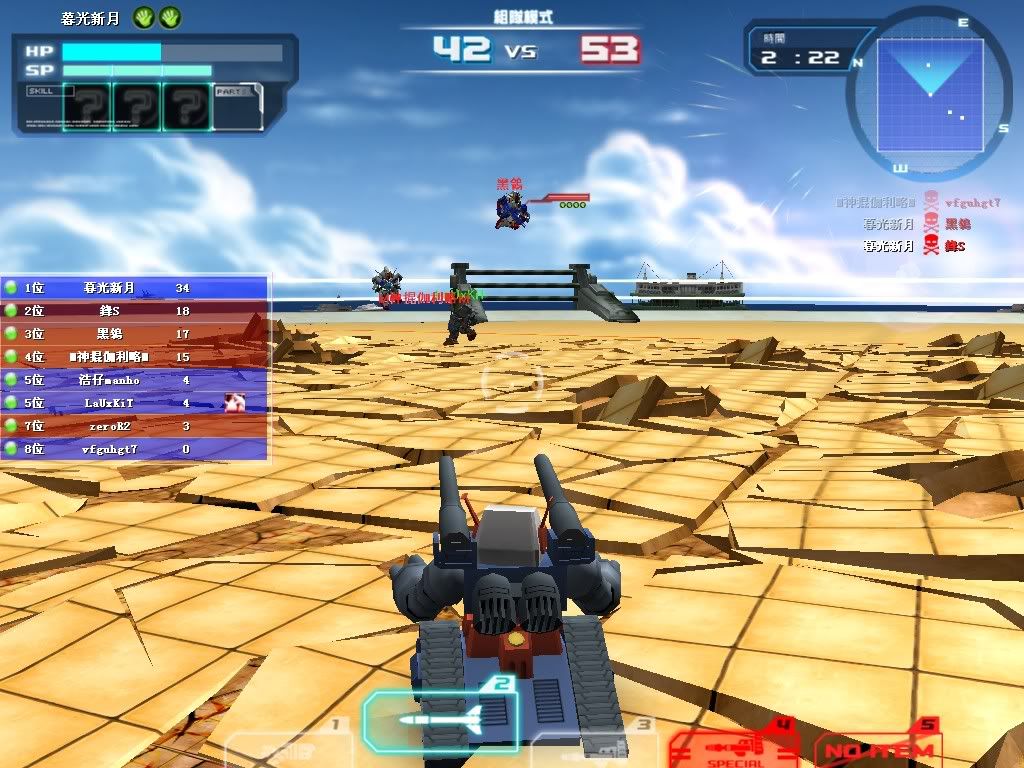The height and width of the screenshot is (768, 1024).
Task: Select the faded weapon slot 1
Action: [288, 750]
